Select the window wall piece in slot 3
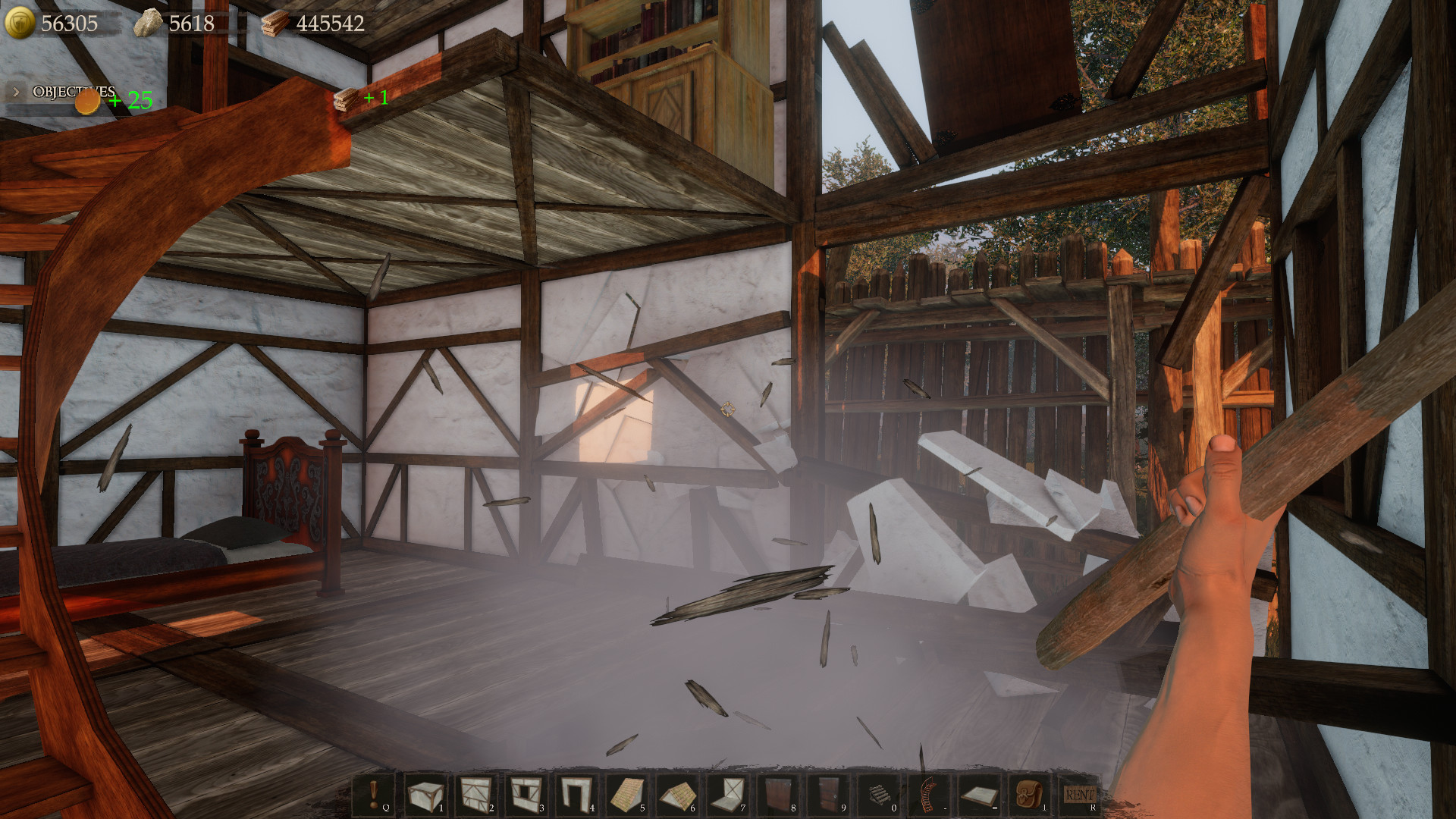The width and height of the screenshot is (1456, 819). point(526,794)
